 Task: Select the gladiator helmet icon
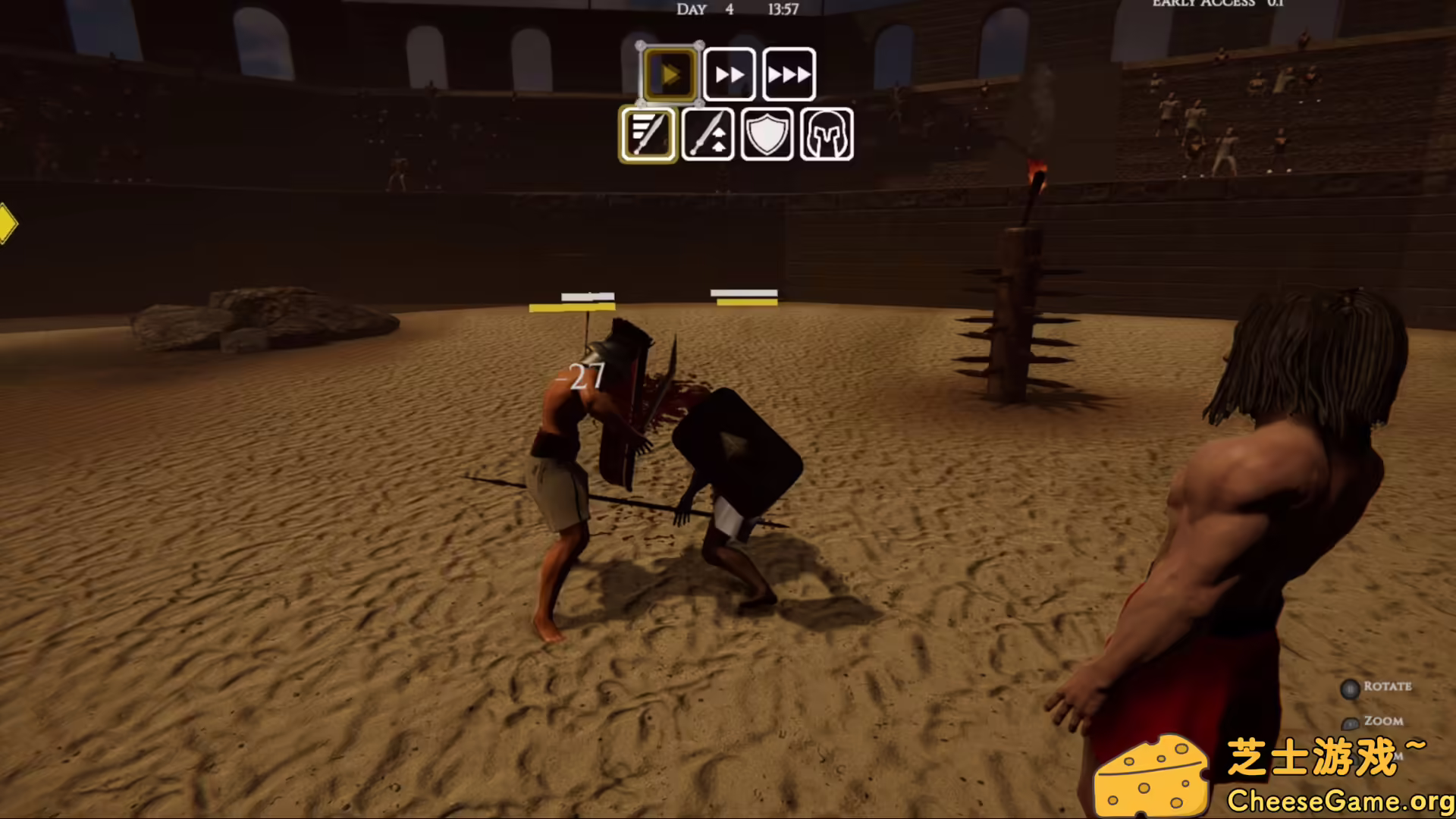[826, 136]
